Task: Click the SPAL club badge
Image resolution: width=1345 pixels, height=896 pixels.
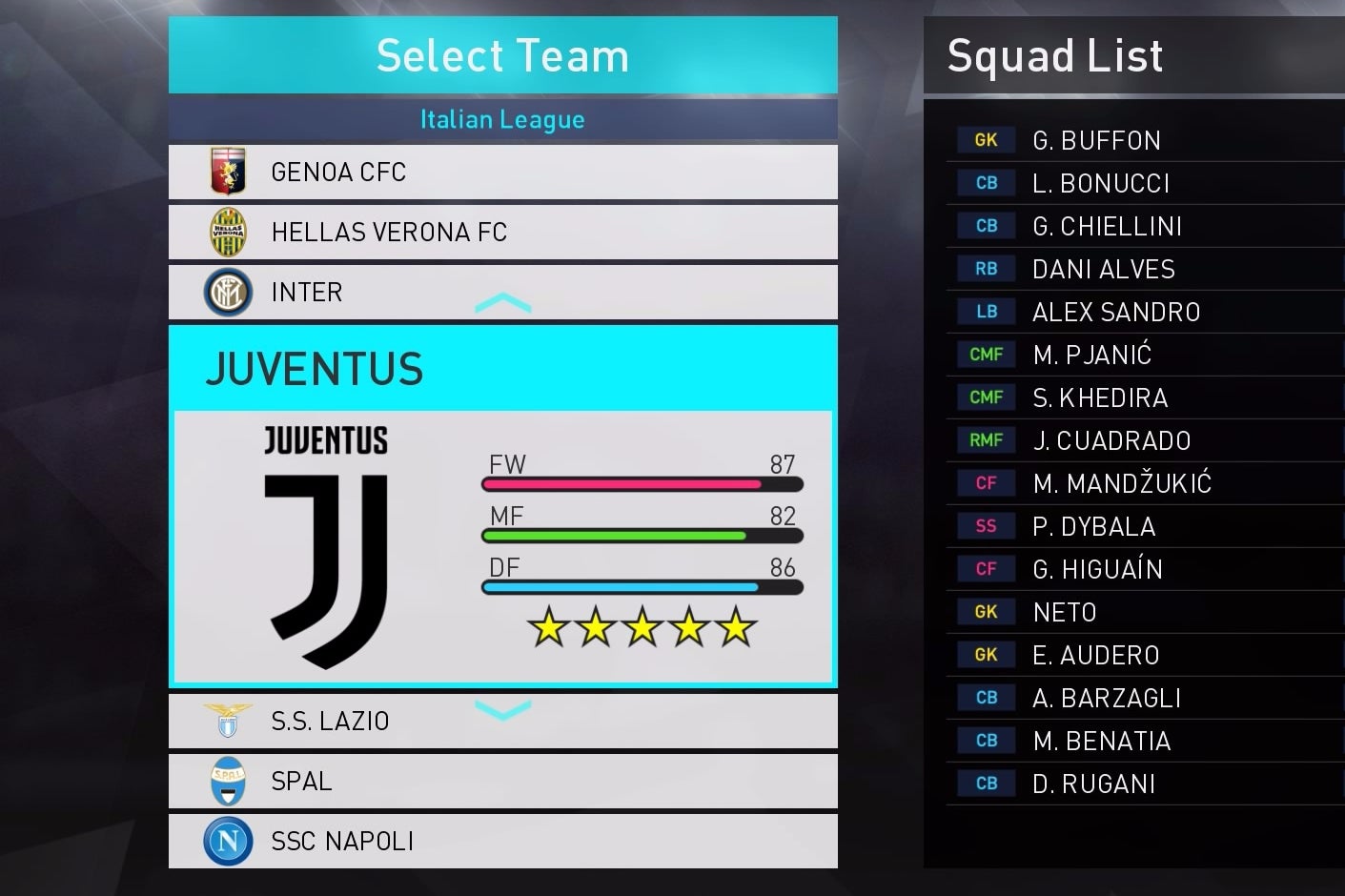Action: 228,781
